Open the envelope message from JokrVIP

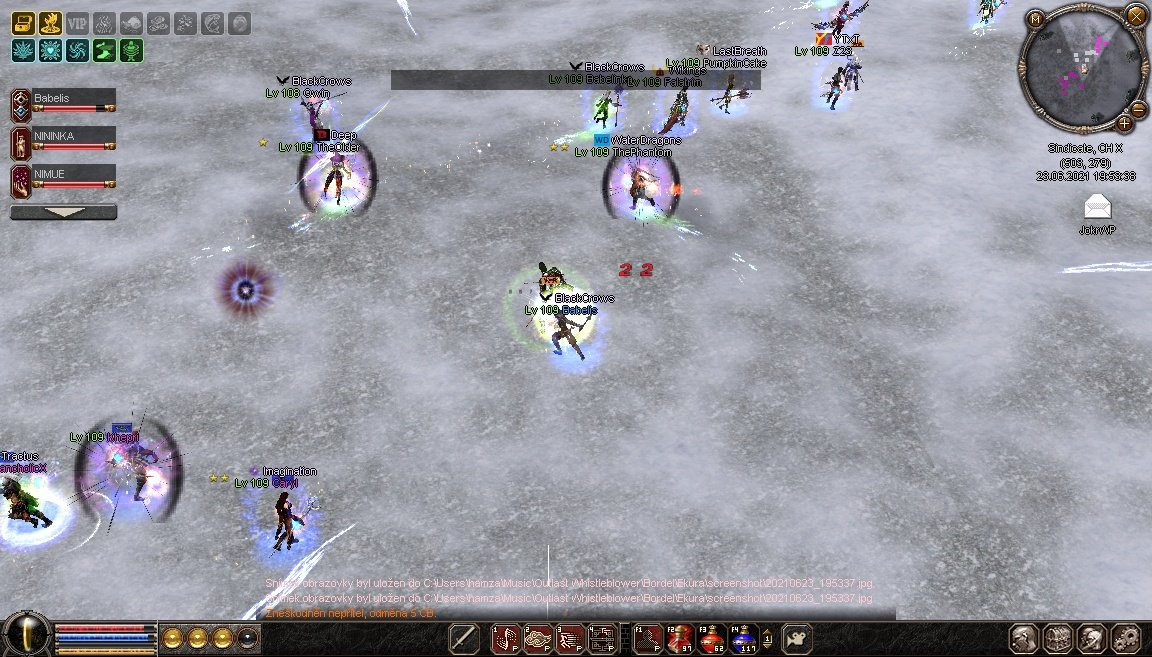pos(1097,206)
